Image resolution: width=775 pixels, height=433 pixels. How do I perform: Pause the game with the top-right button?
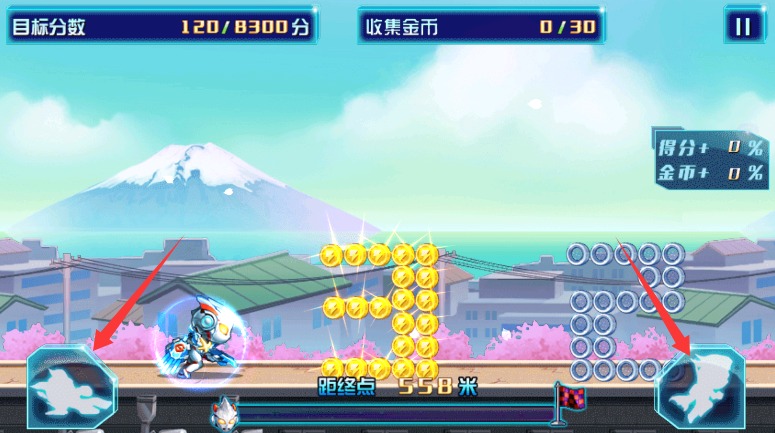pyautogui.click(x=743, y=26)
